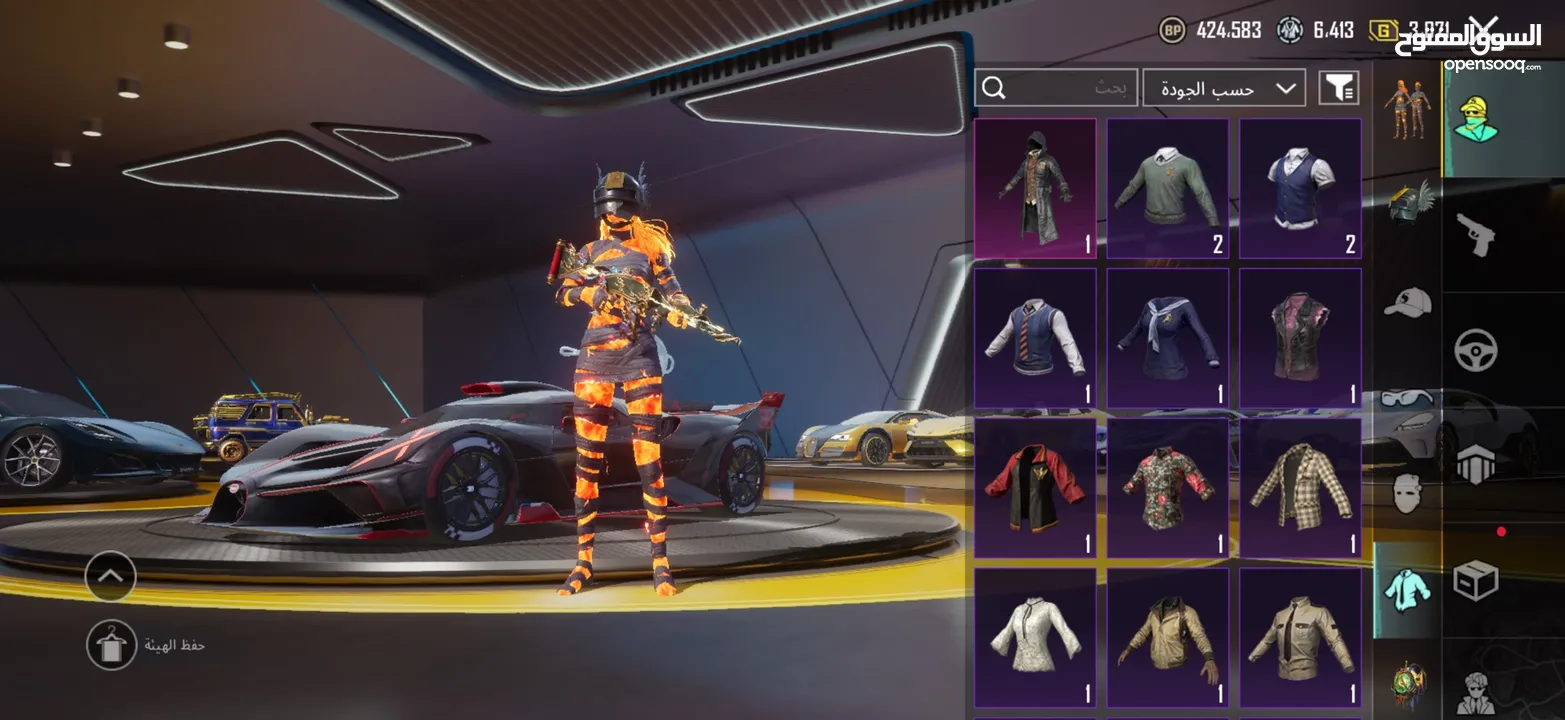The width and height of the screenshot is (1565, 720).
Task: Open the box crate section
Action: tap(1475, 580)
